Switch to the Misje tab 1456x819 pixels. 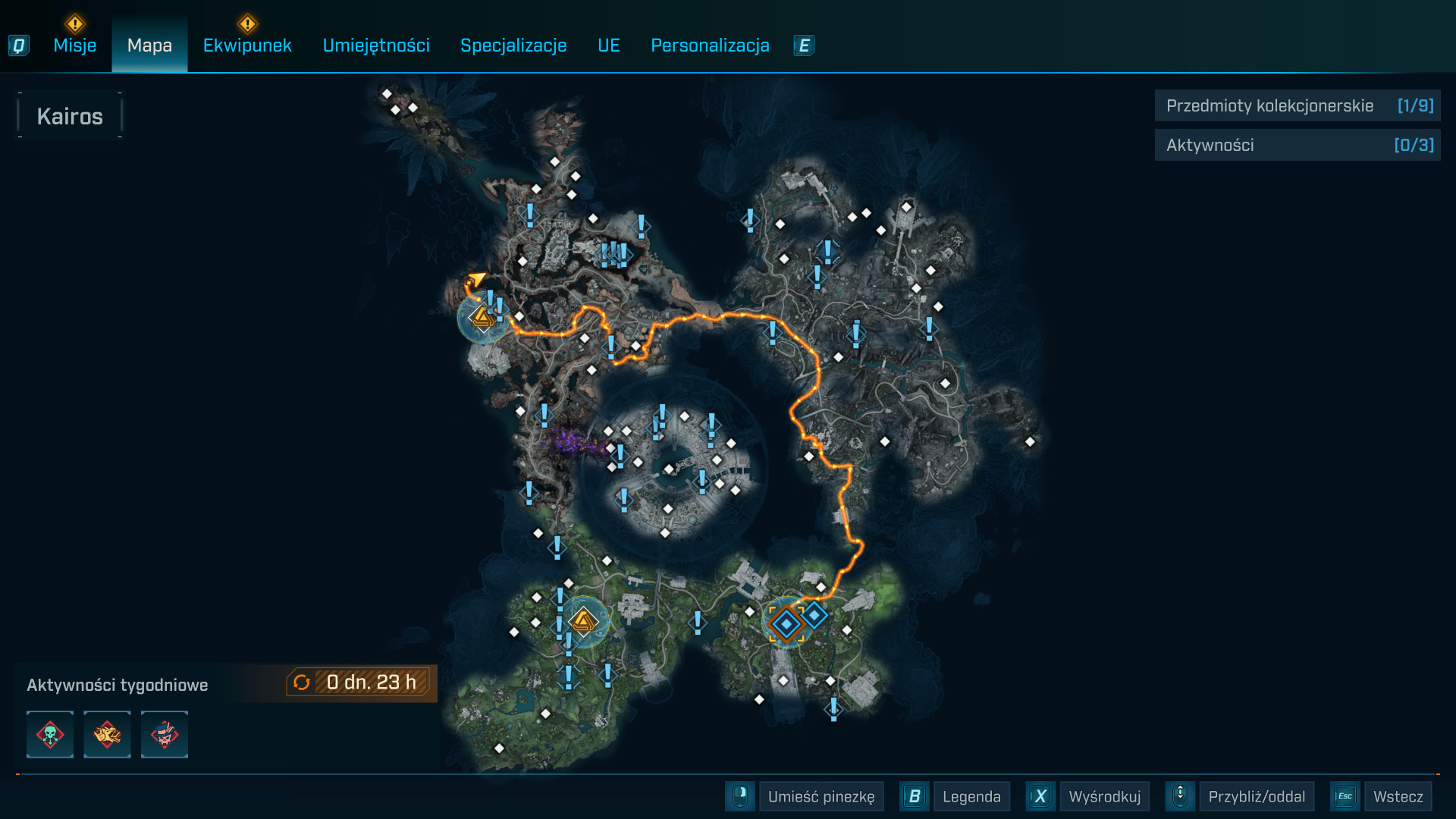click(74, 45)
